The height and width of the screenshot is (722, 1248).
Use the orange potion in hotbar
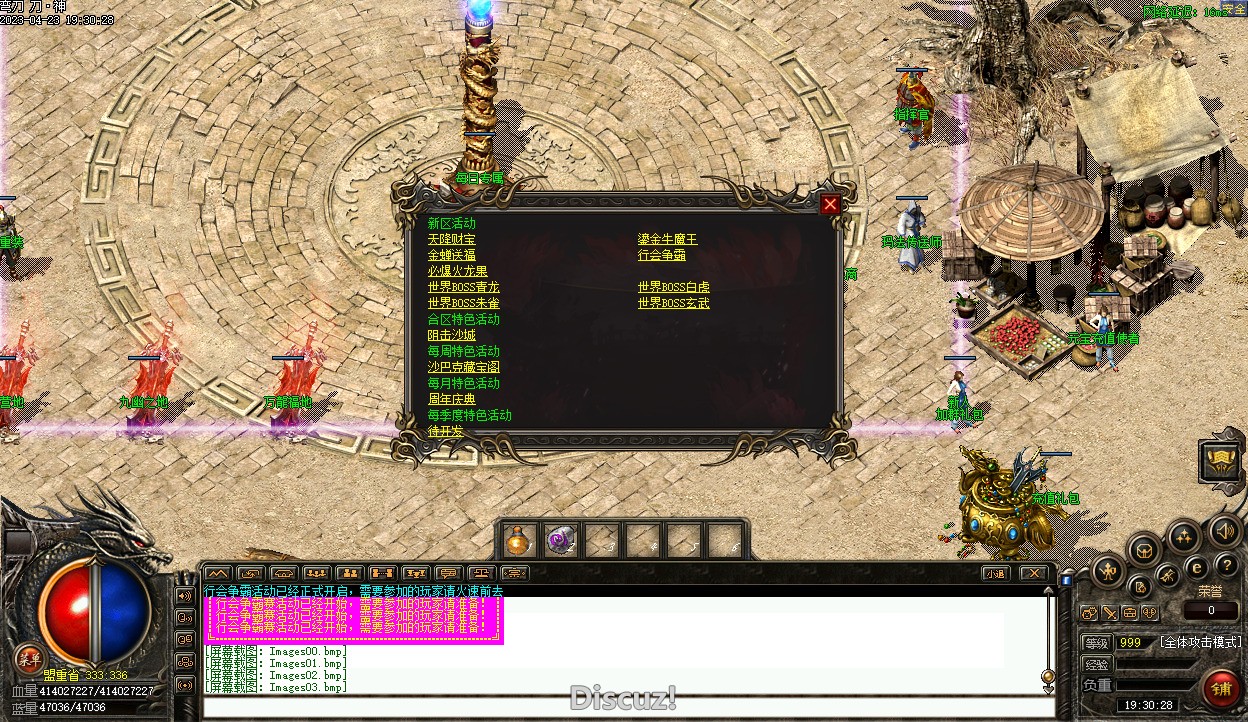[x=517, y=541]
